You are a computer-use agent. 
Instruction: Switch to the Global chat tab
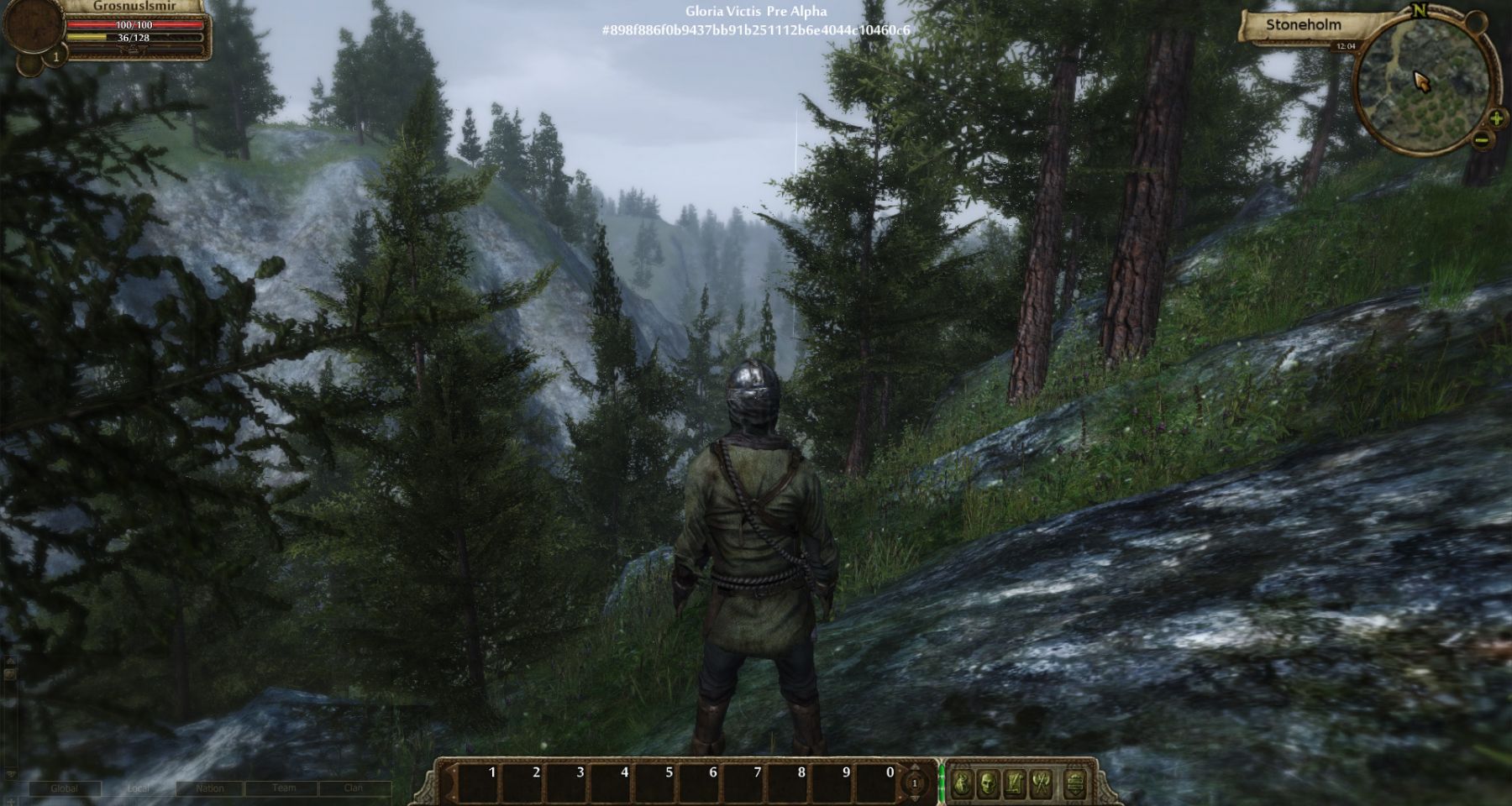[65, 788]
